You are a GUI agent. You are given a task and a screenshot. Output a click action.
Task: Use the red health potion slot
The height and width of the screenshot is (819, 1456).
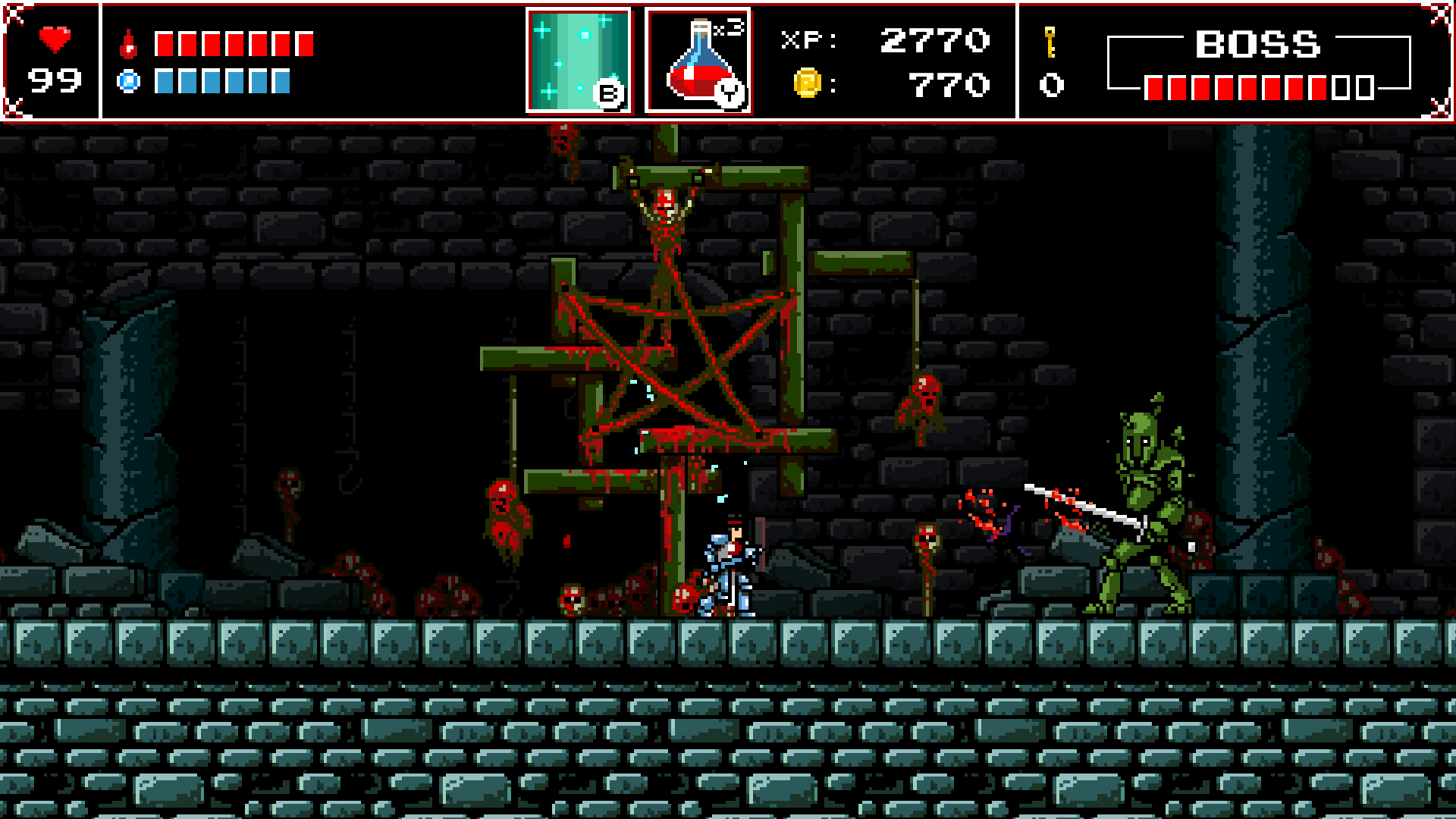click(698, 61)
